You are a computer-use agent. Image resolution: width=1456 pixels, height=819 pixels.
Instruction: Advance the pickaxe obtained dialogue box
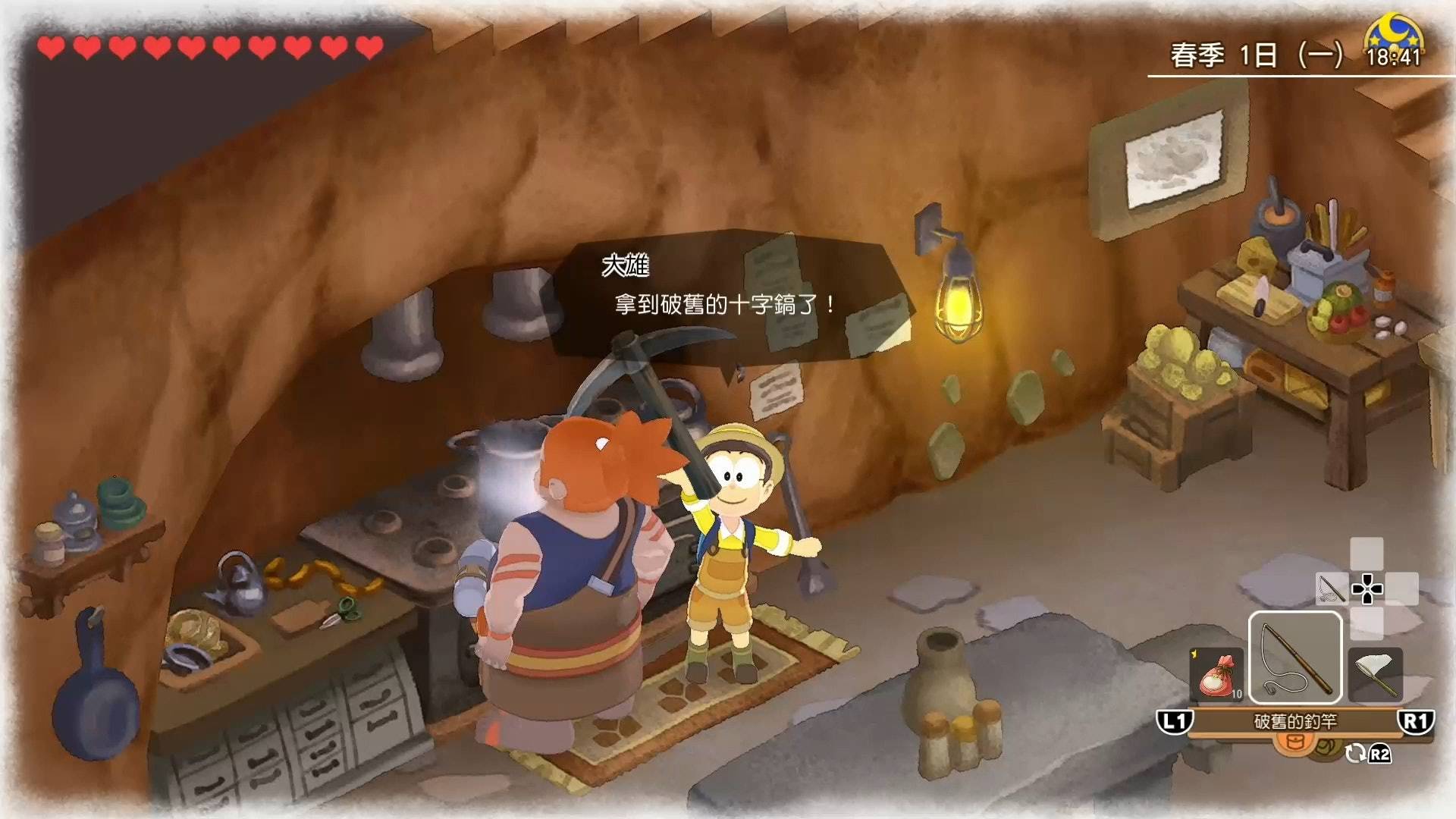[733, 294]
